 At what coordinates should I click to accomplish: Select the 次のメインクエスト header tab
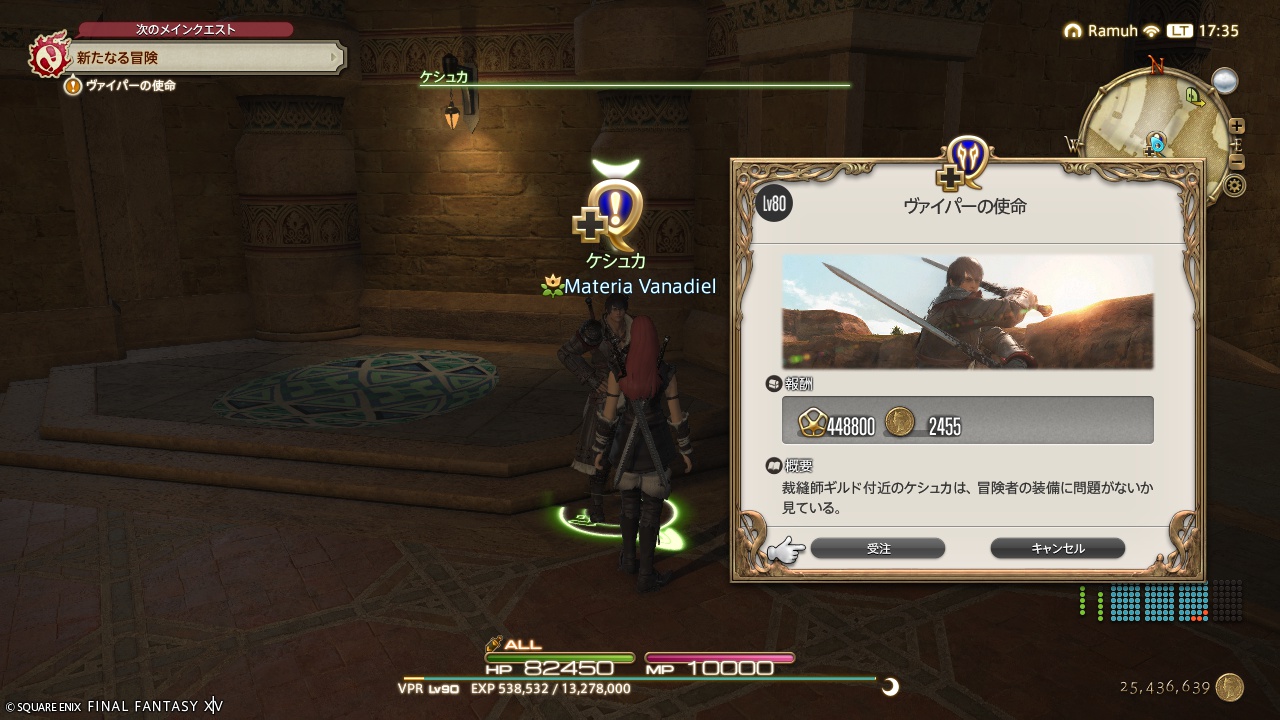coord(182,29)
